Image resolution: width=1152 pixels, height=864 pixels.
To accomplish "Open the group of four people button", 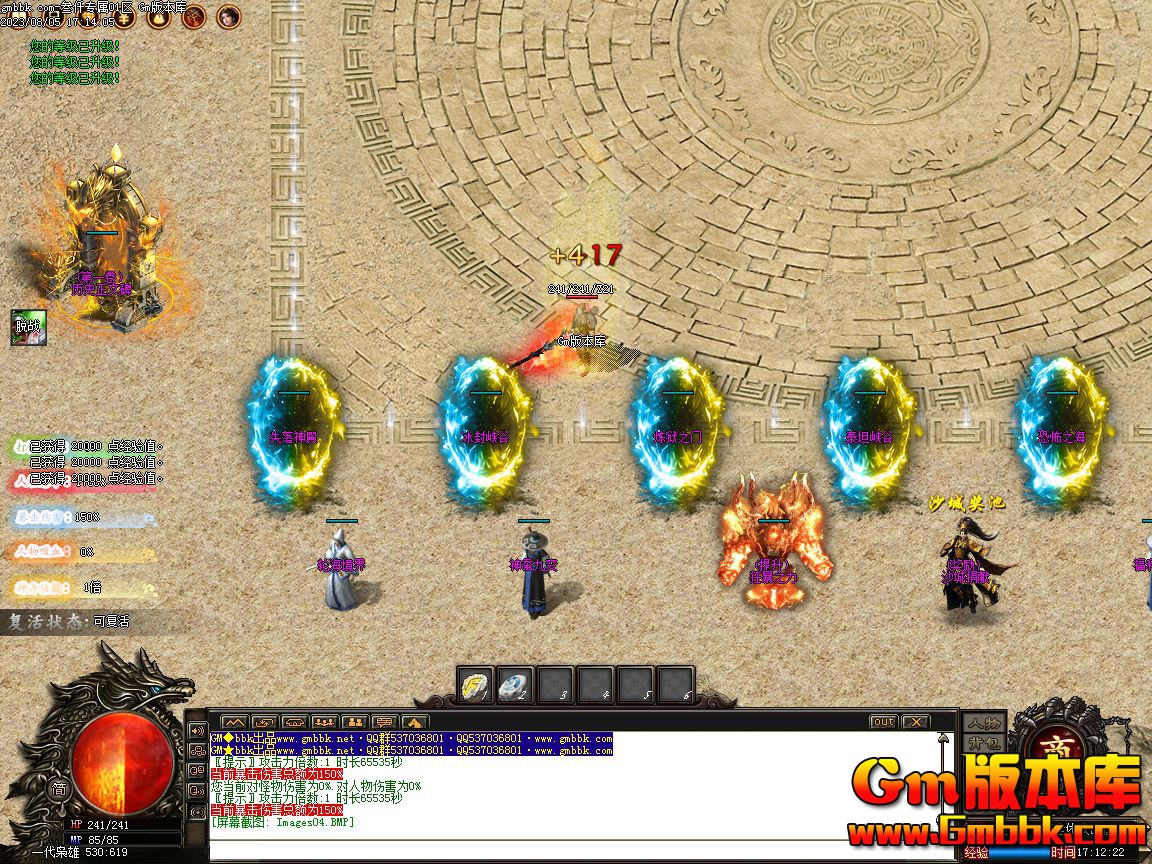I will (x=323, y=721).
